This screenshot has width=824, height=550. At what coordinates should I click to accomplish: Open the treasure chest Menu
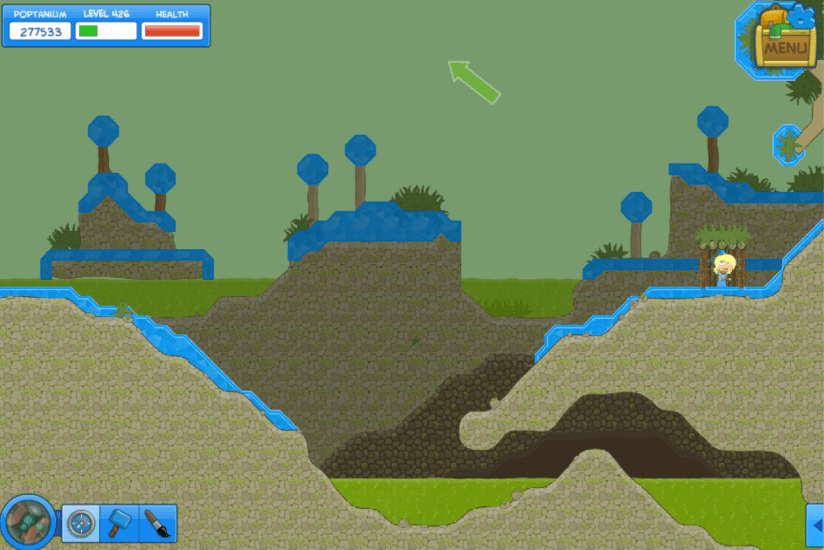click(x=784, y=40)
